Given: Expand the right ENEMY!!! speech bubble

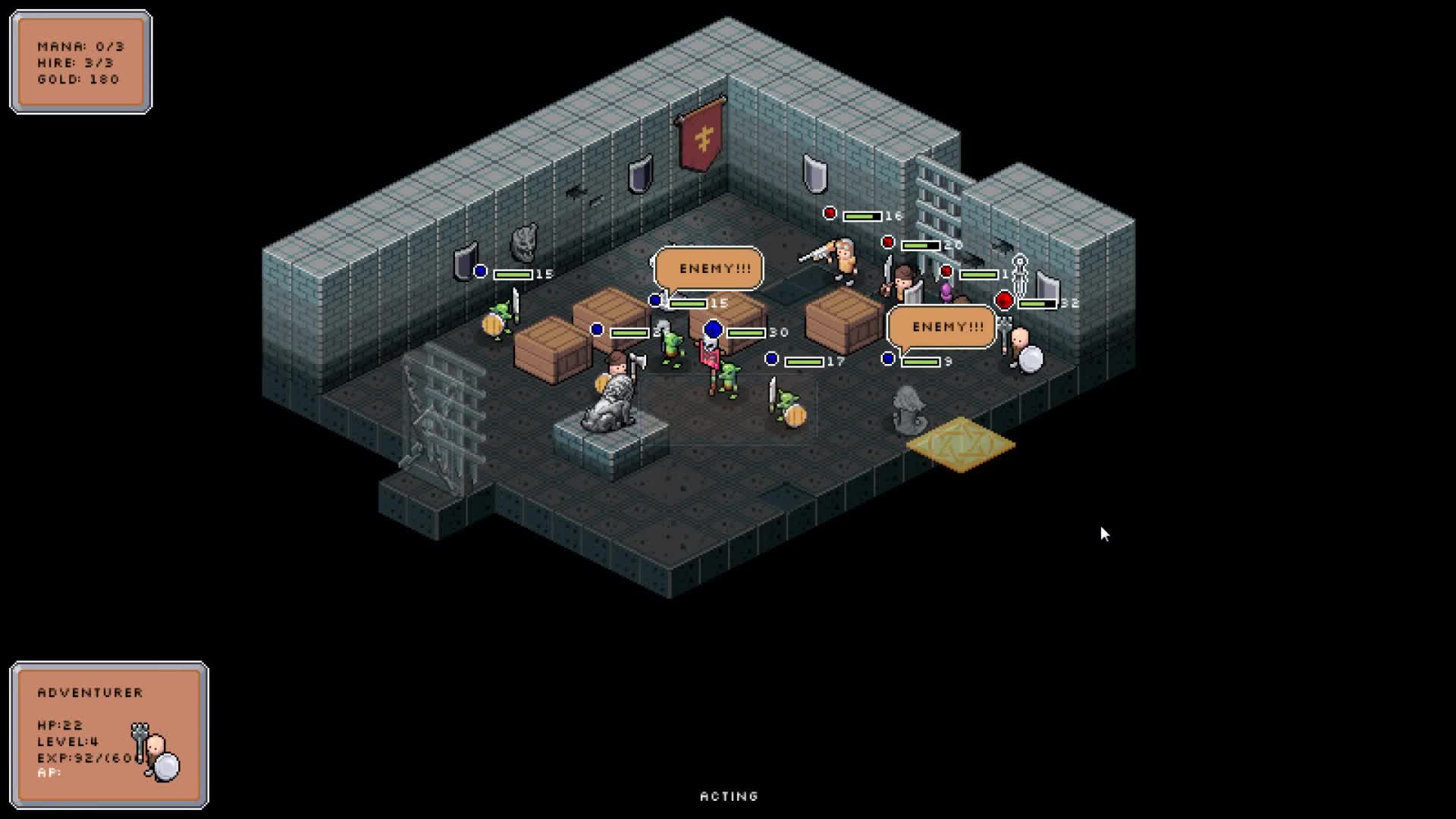Looking at the screenshot, I should pos(944,326).
